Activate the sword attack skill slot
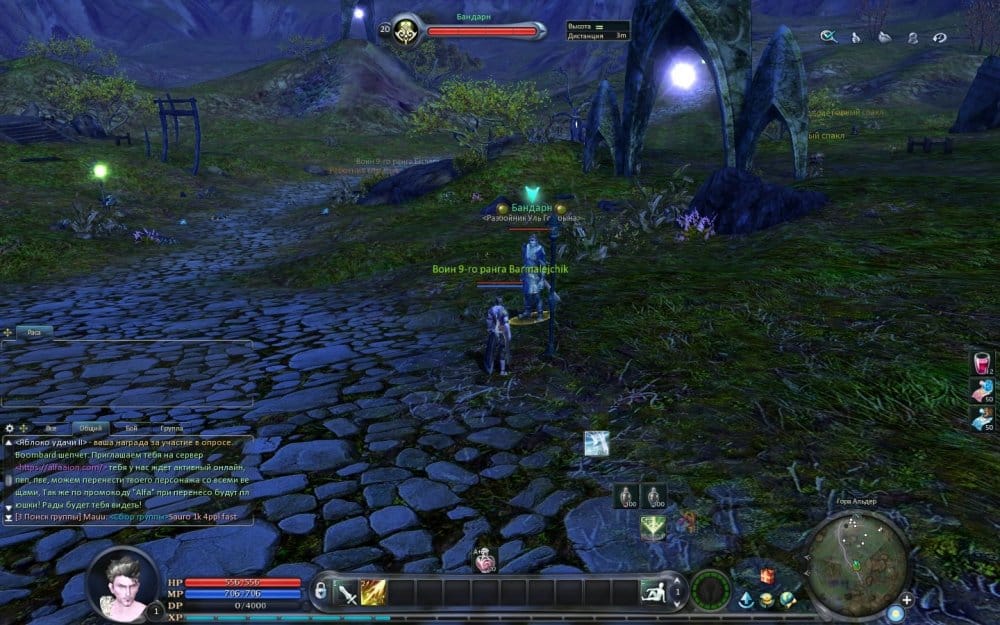The width and height of the screenshot is (1000, 625). (x=347, y=593)
